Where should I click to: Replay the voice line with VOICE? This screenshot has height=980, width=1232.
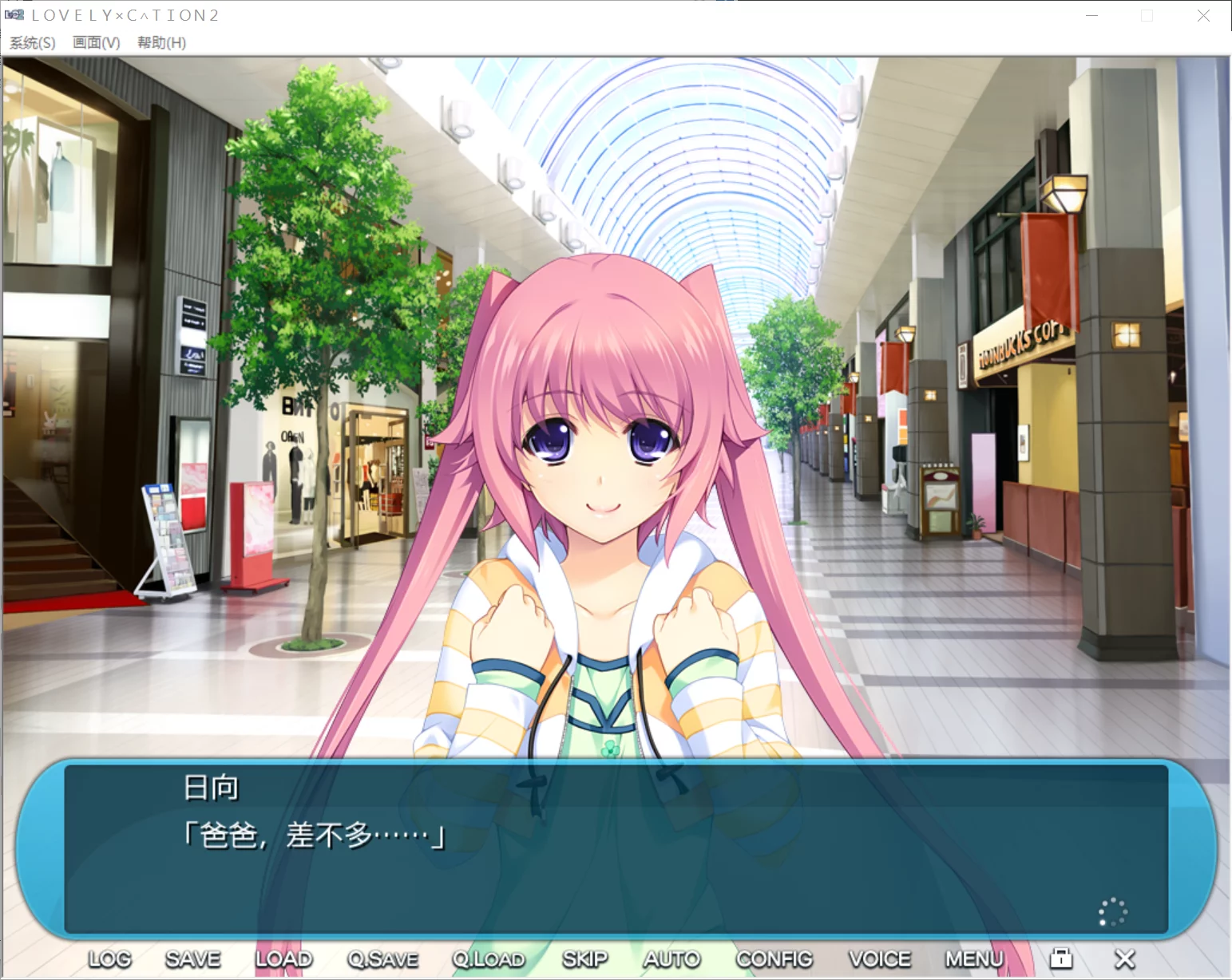tap(879, 958)
